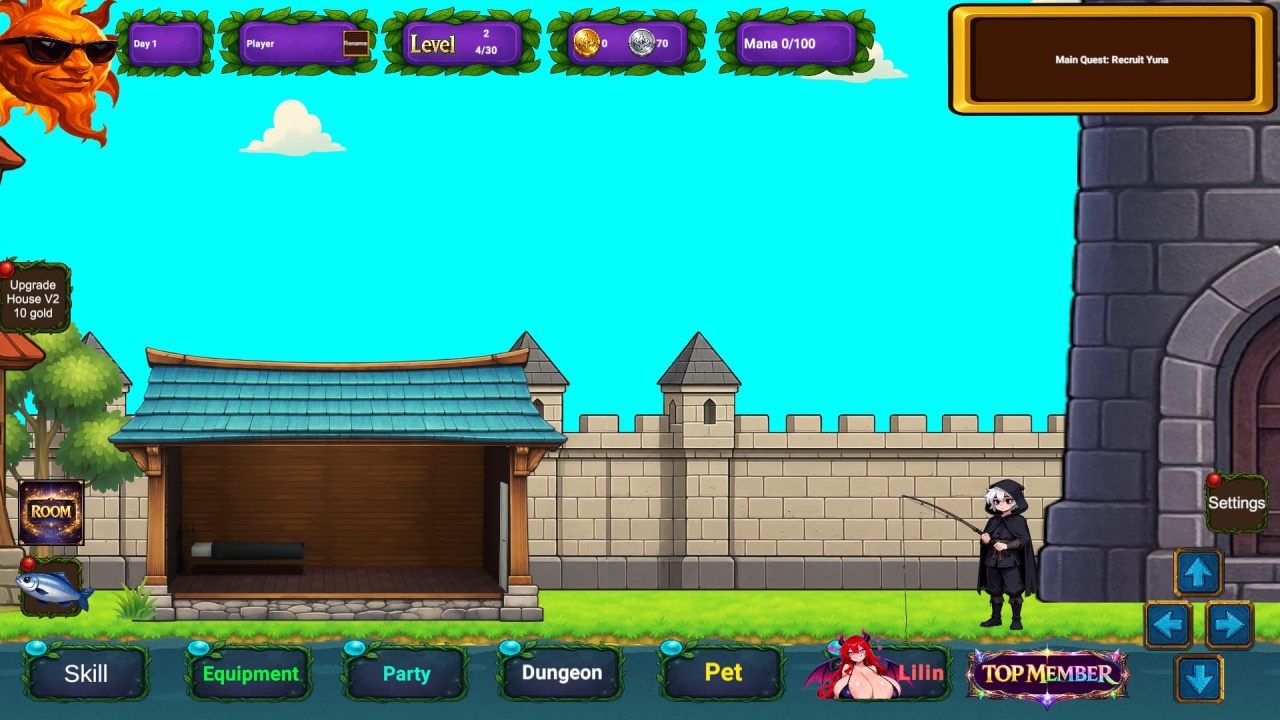1280x720 pixels.
Task: Upgrade House V2 for 10 gold
Action: [x=33, y=299]
